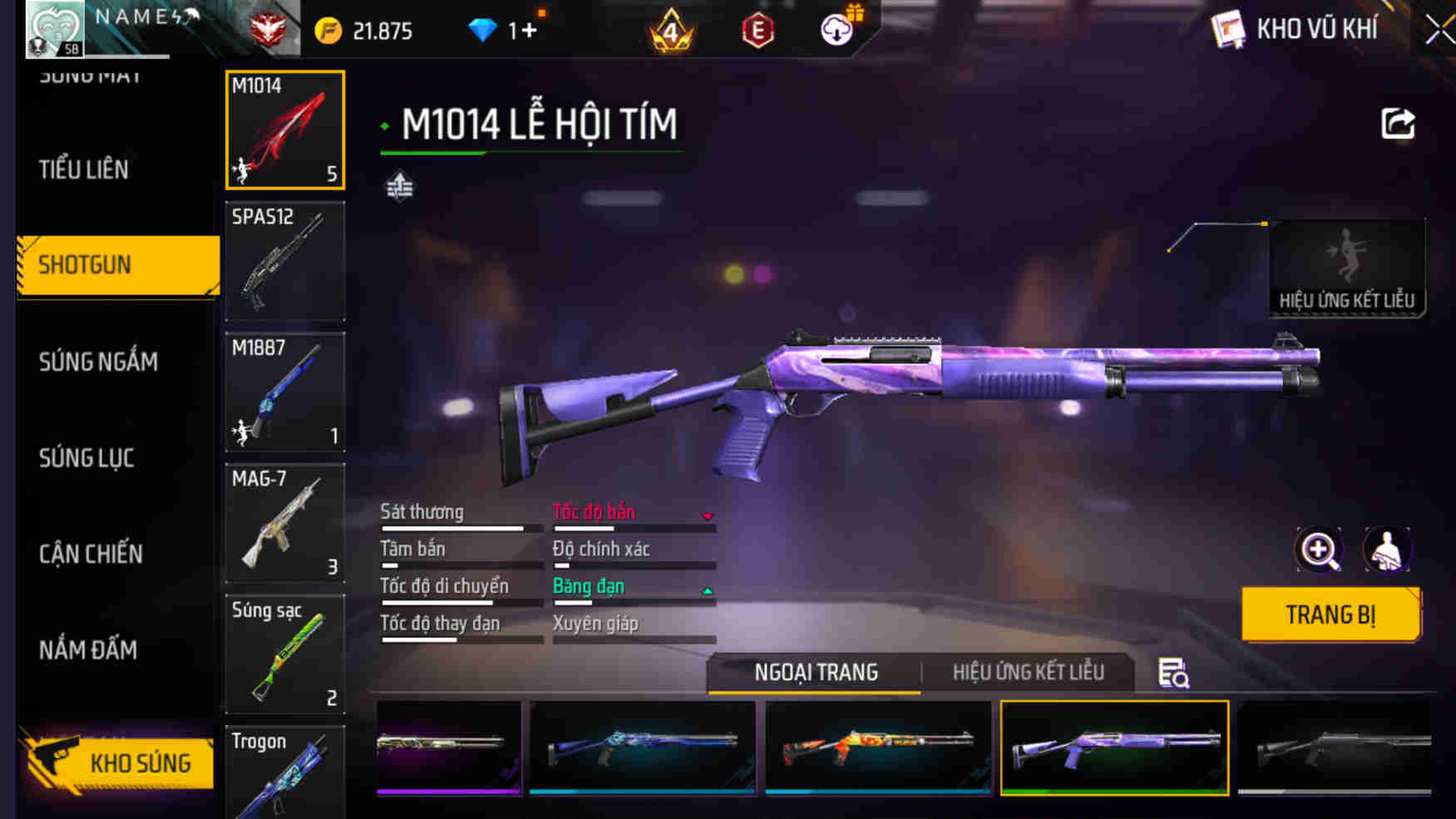Close the weapon armory screen
The width and height of the screenshot is (1456, 819).
click(1439, 31)
